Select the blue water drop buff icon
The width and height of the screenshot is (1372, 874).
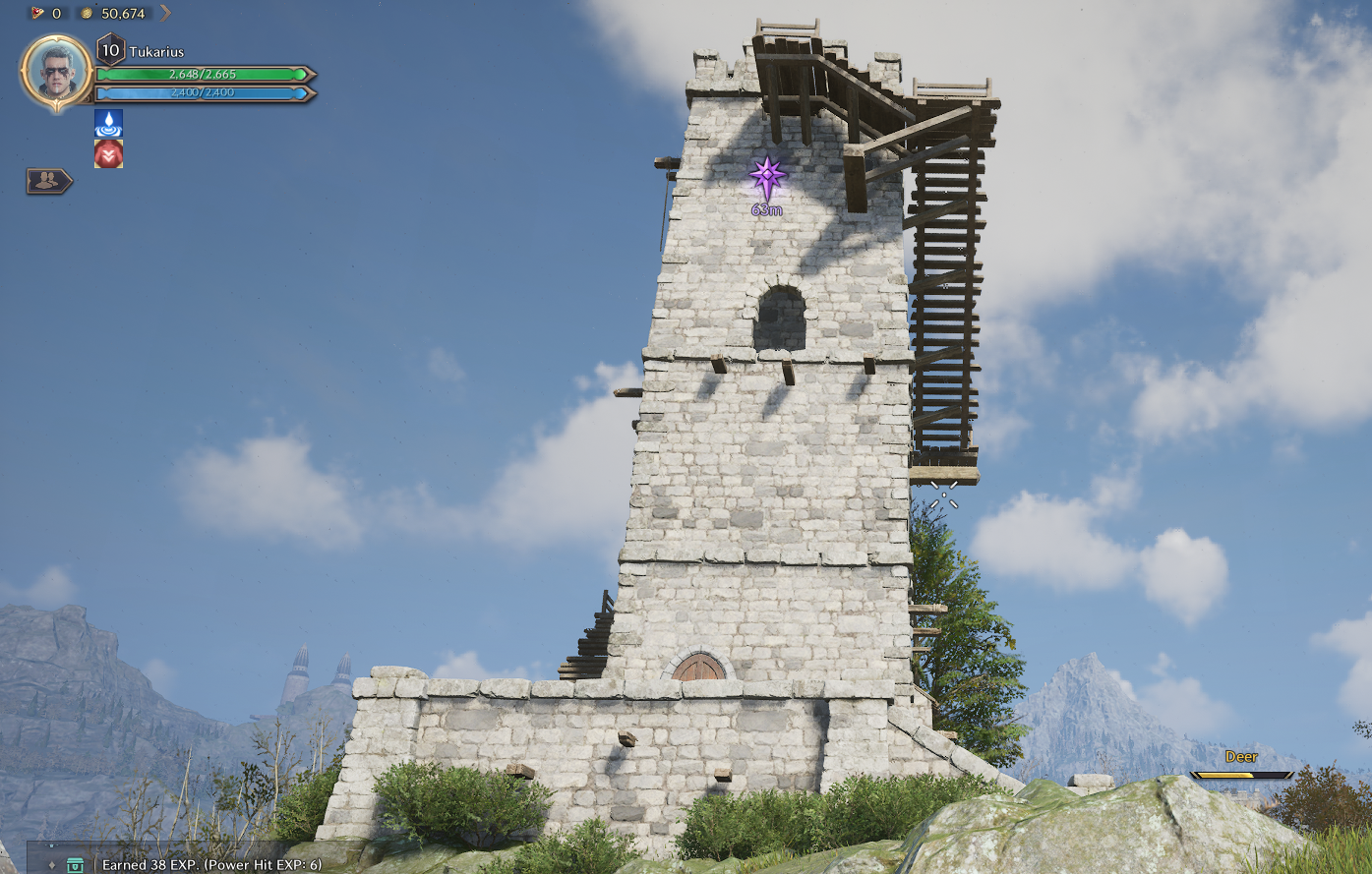pyautogui.click(x=108, y=123)
